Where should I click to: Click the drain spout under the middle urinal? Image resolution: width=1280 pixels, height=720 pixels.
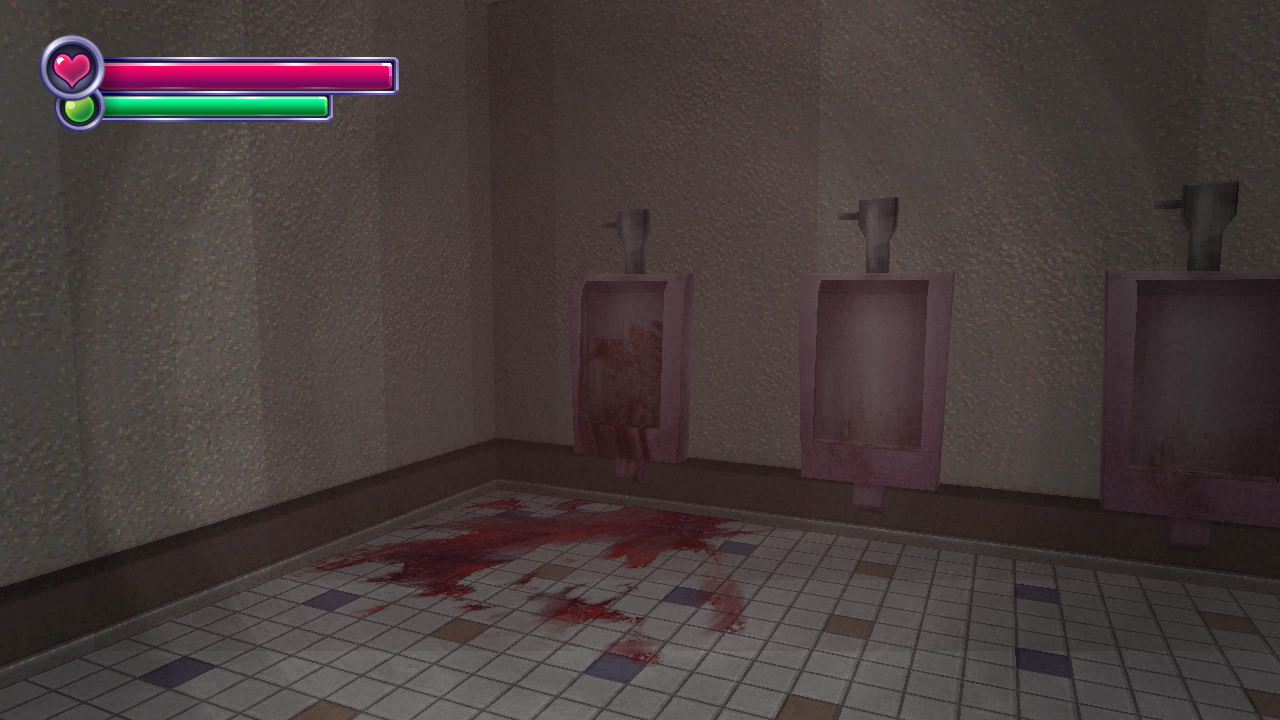[x=868, y=495]
